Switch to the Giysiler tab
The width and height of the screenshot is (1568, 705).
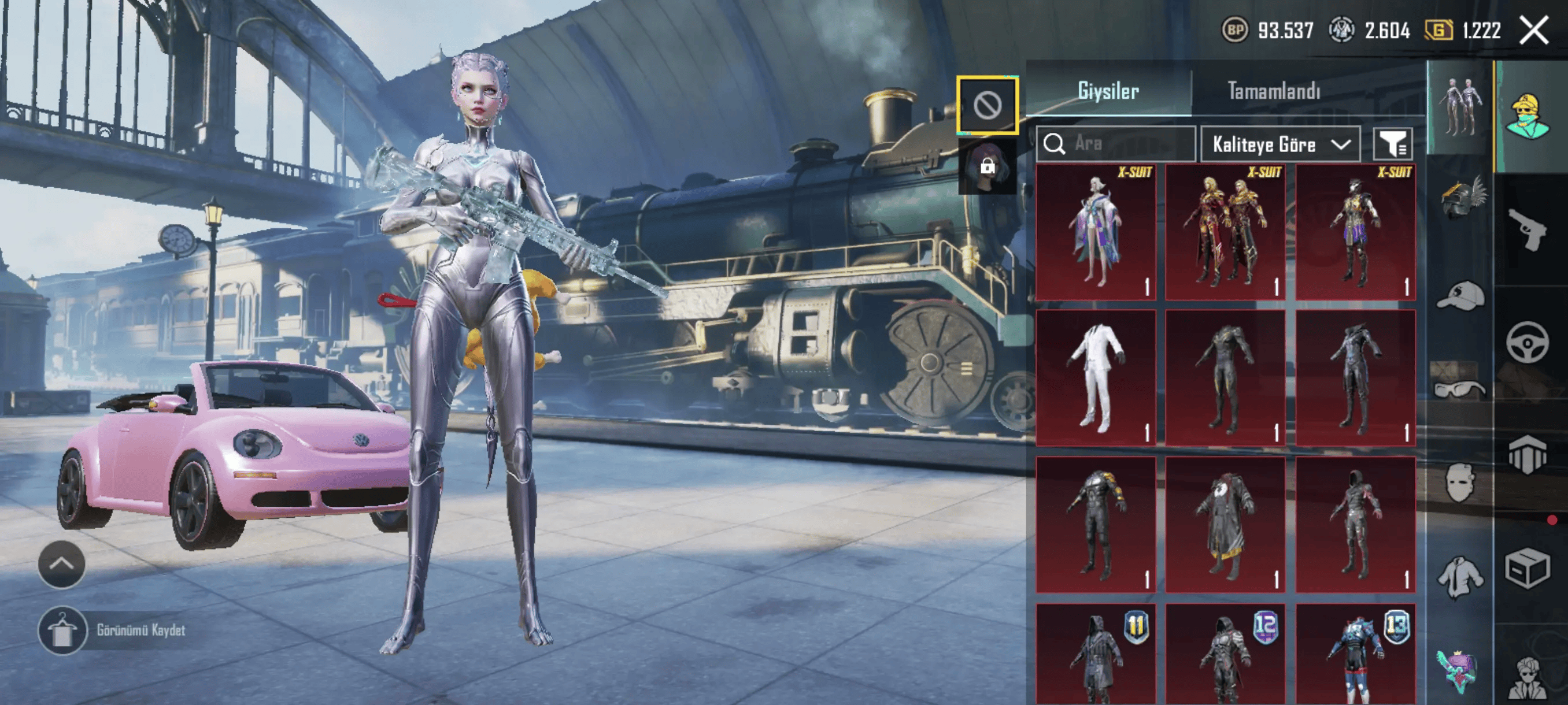click(1108, 91)
